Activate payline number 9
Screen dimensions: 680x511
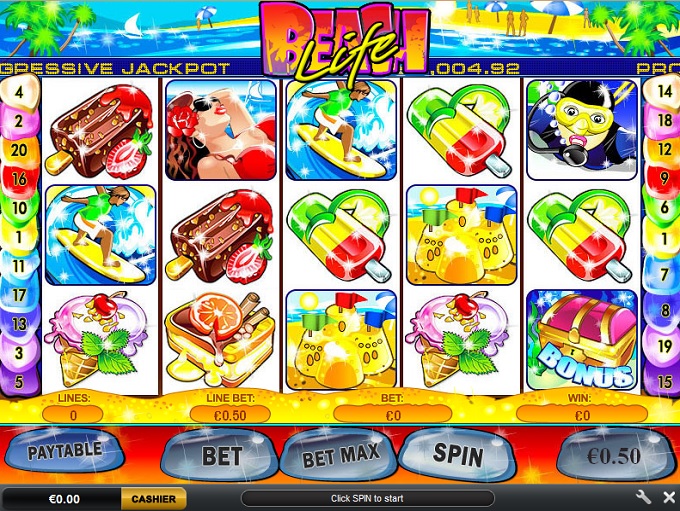coord(662,179)
